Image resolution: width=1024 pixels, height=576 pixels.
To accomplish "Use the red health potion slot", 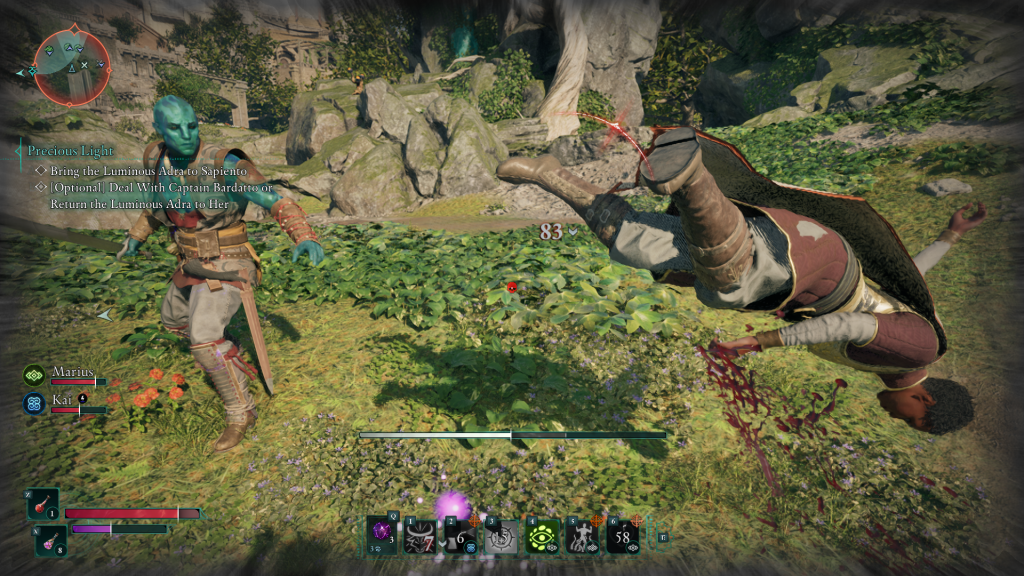I will [x=44, y=505].
